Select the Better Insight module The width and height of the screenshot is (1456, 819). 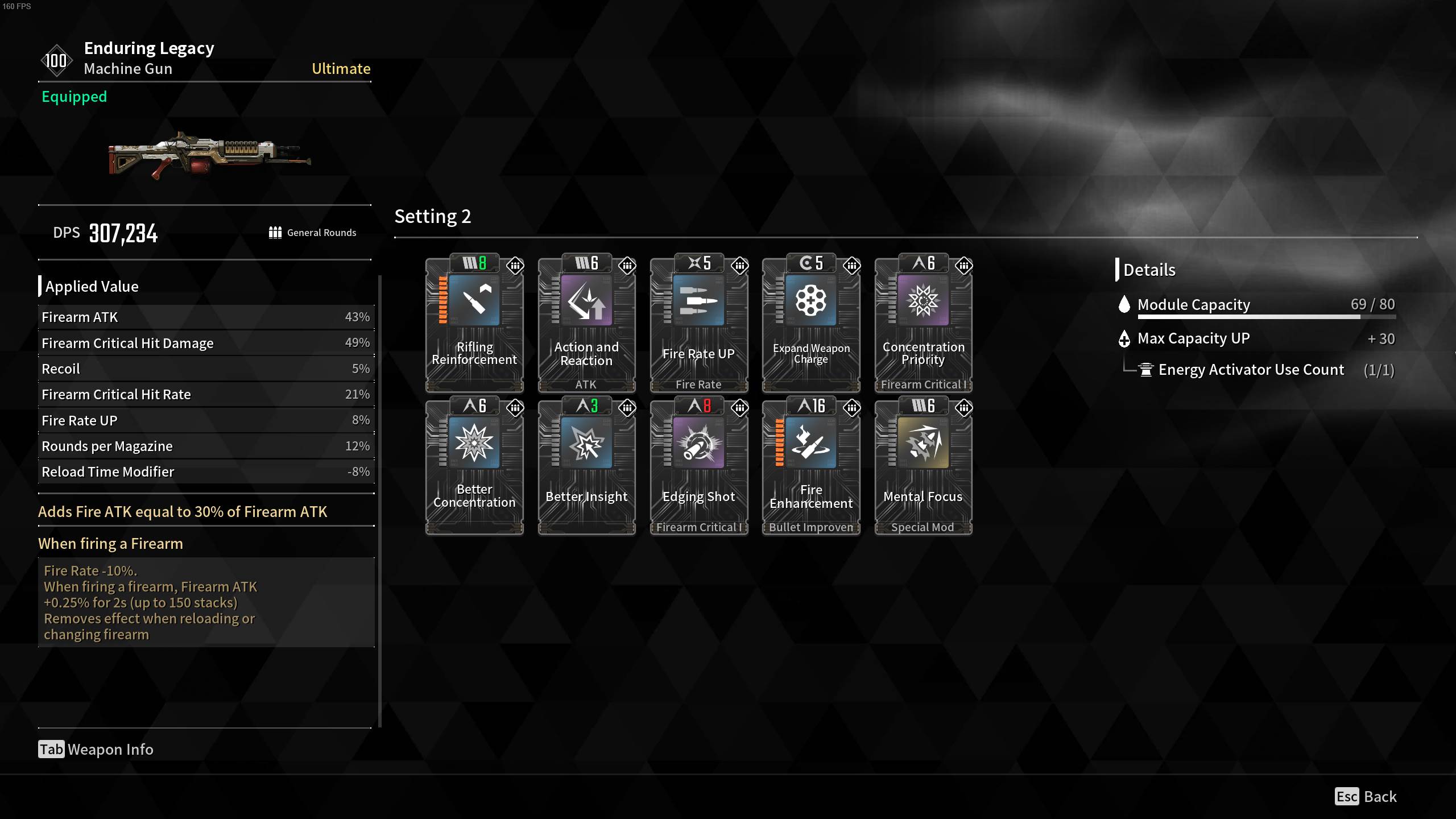[586, 466]
